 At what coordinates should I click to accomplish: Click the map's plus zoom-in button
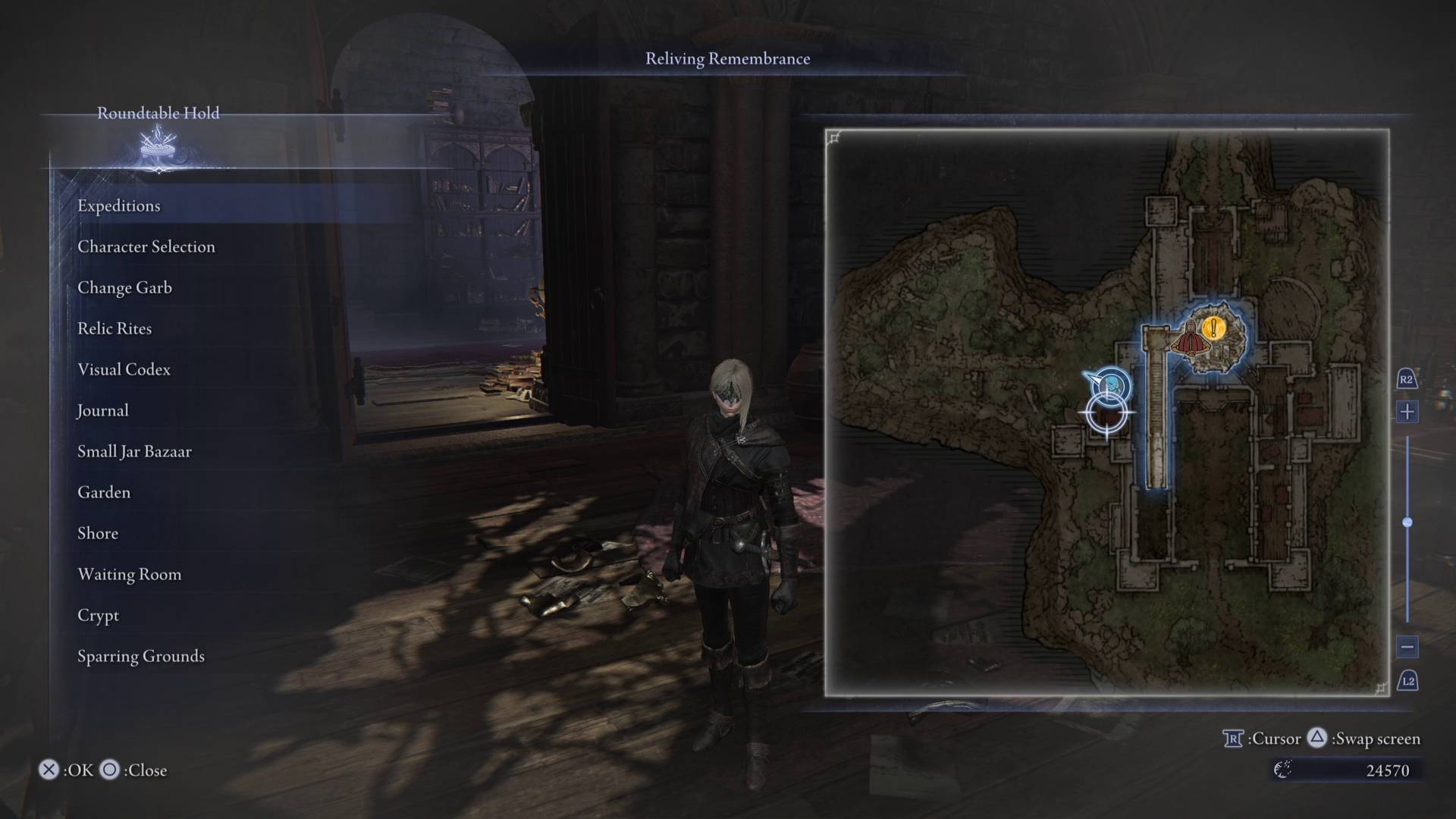click(x=1407, y=412)
